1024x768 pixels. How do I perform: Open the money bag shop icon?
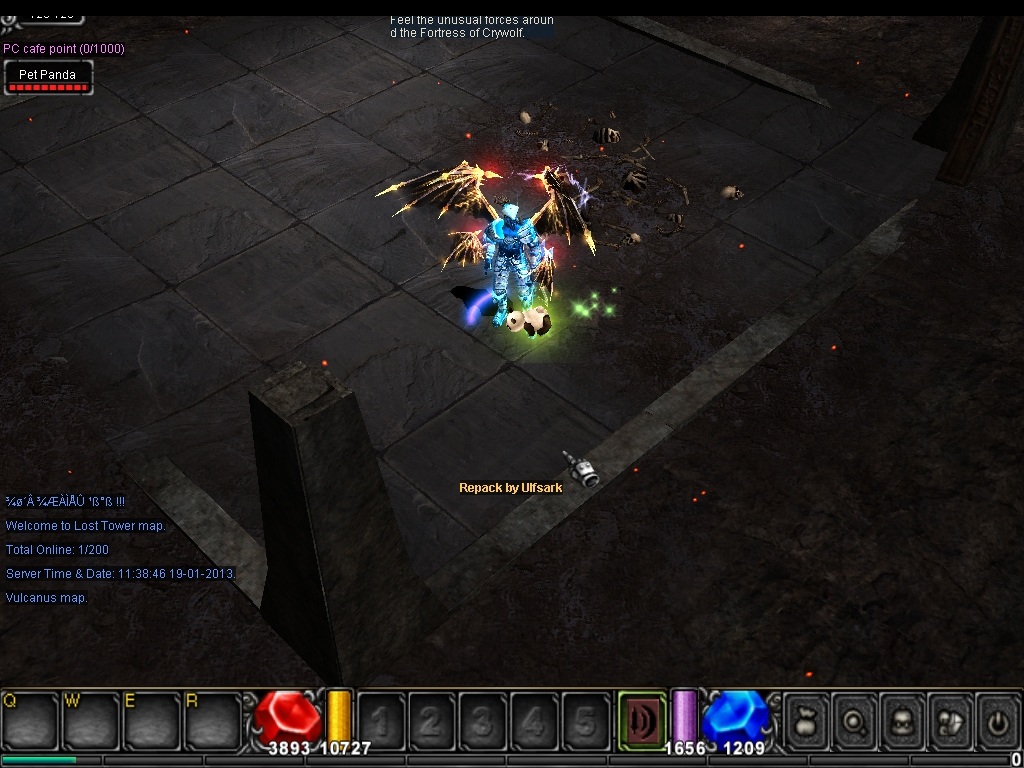tap(806, 719)
